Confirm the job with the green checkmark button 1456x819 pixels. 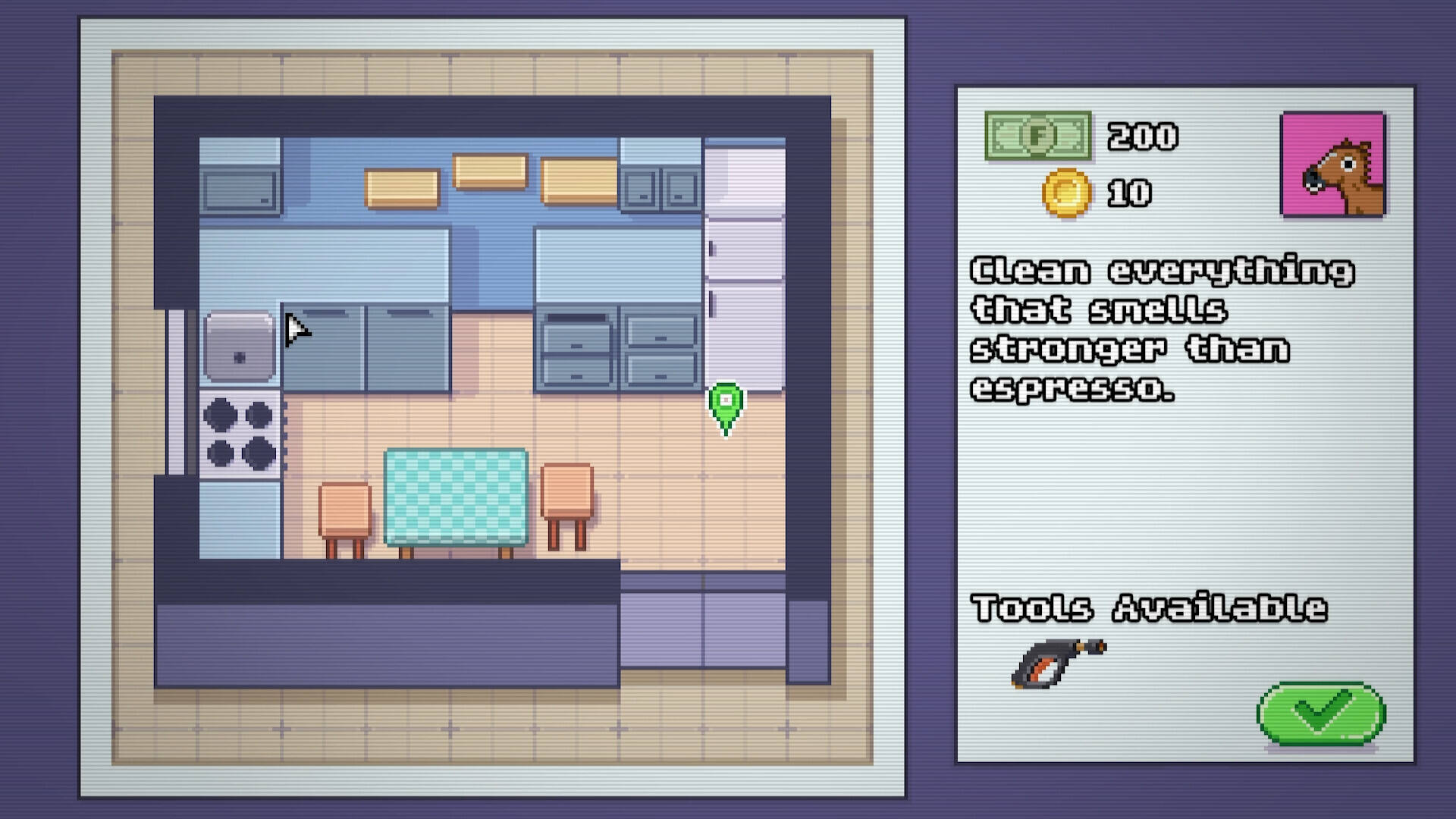click(x=1321, y=713)
